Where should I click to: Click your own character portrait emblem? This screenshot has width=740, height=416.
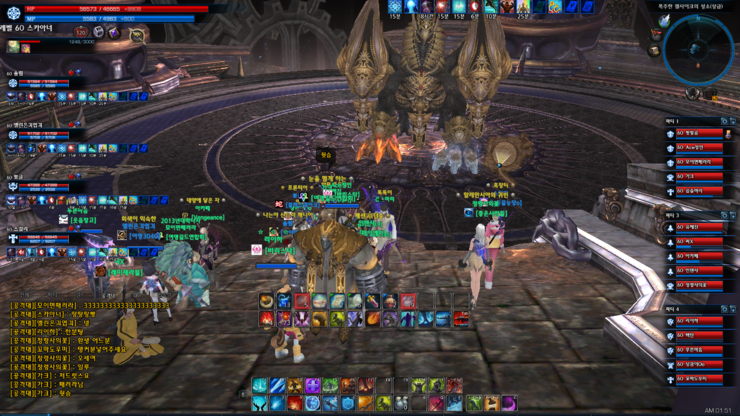click(x=13, y=15)
